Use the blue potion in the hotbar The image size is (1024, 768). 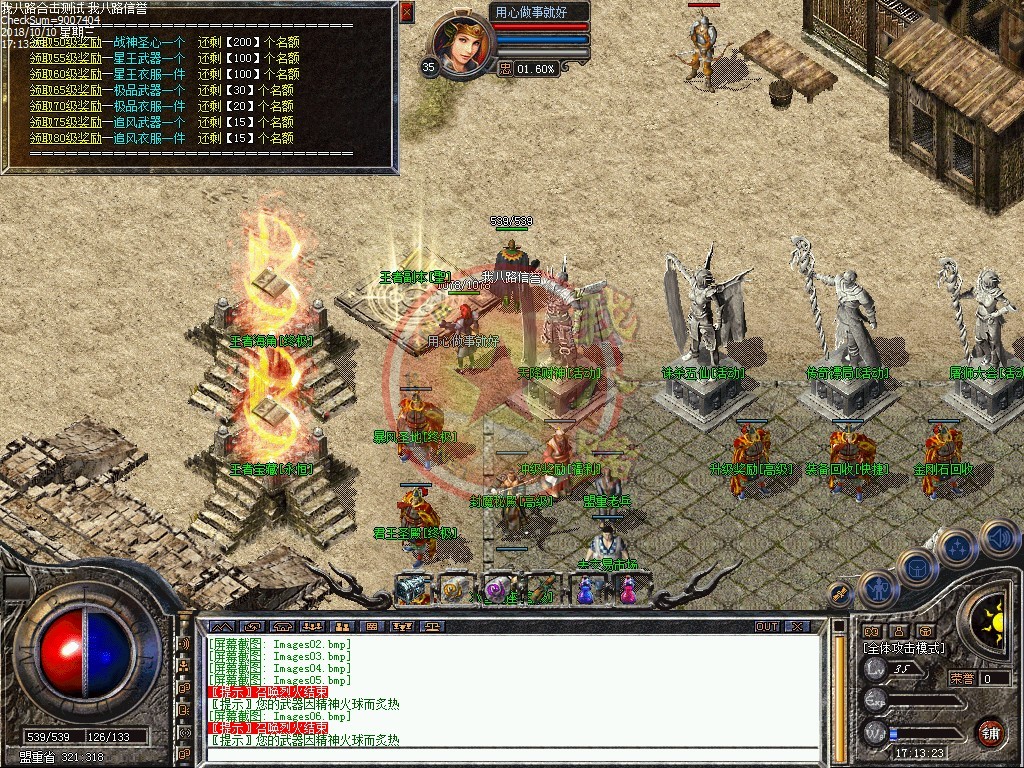[x=585, y=590]
